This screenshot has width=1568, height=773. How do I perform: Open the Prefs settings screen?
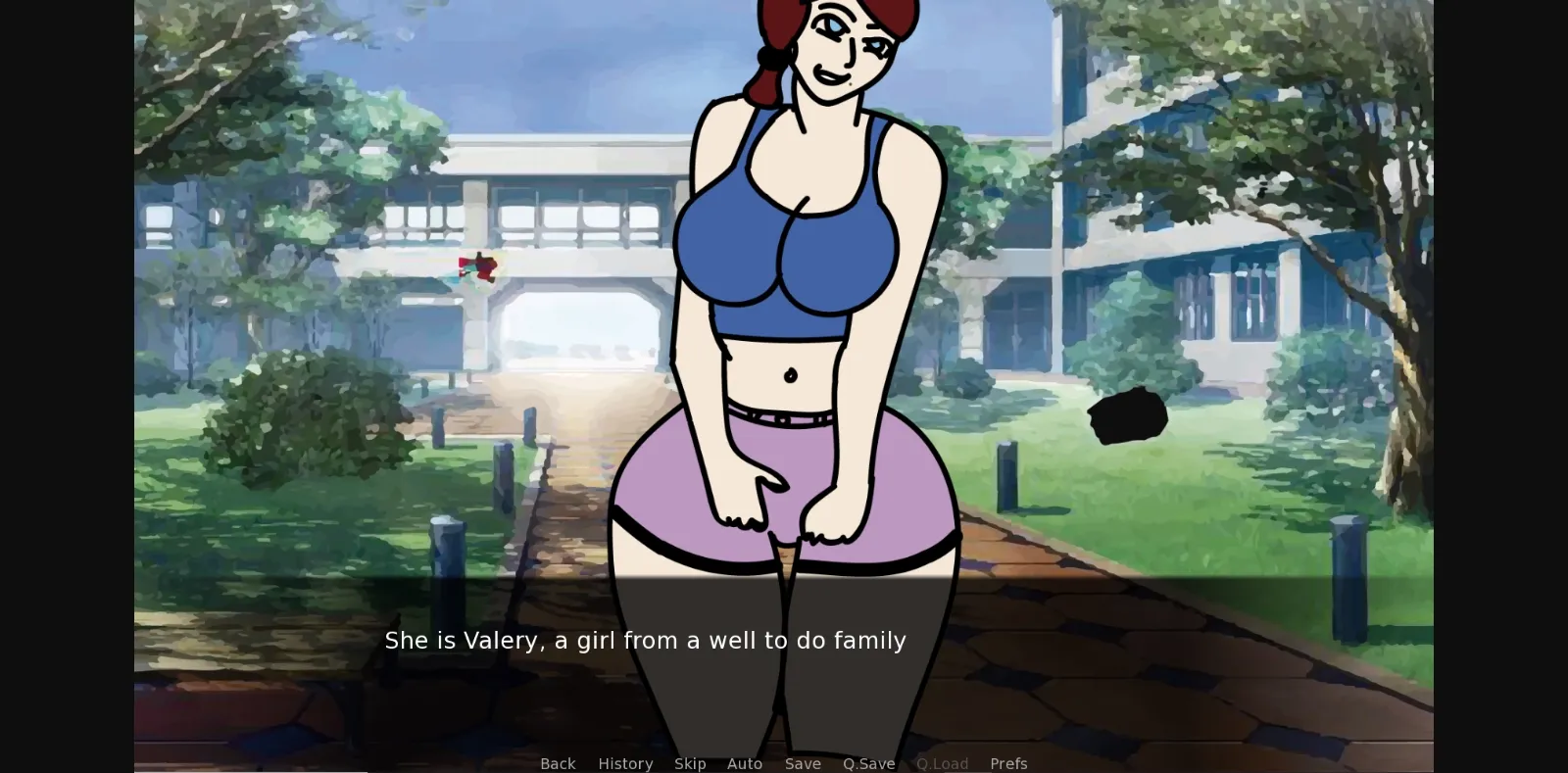(1008, 763)
